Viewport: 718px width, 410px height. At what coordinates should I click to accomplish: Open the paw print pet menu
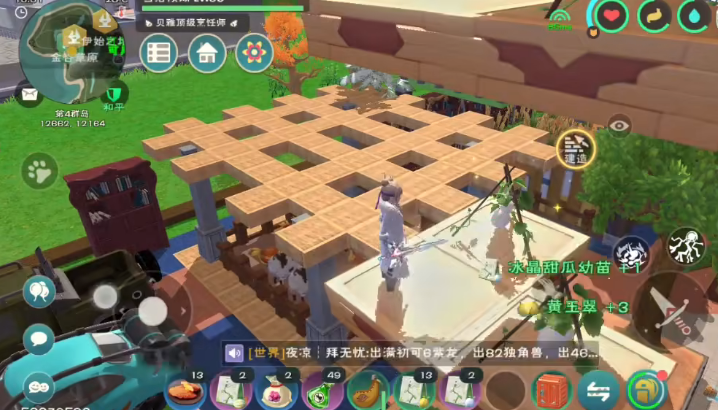[x=39, y=172]
